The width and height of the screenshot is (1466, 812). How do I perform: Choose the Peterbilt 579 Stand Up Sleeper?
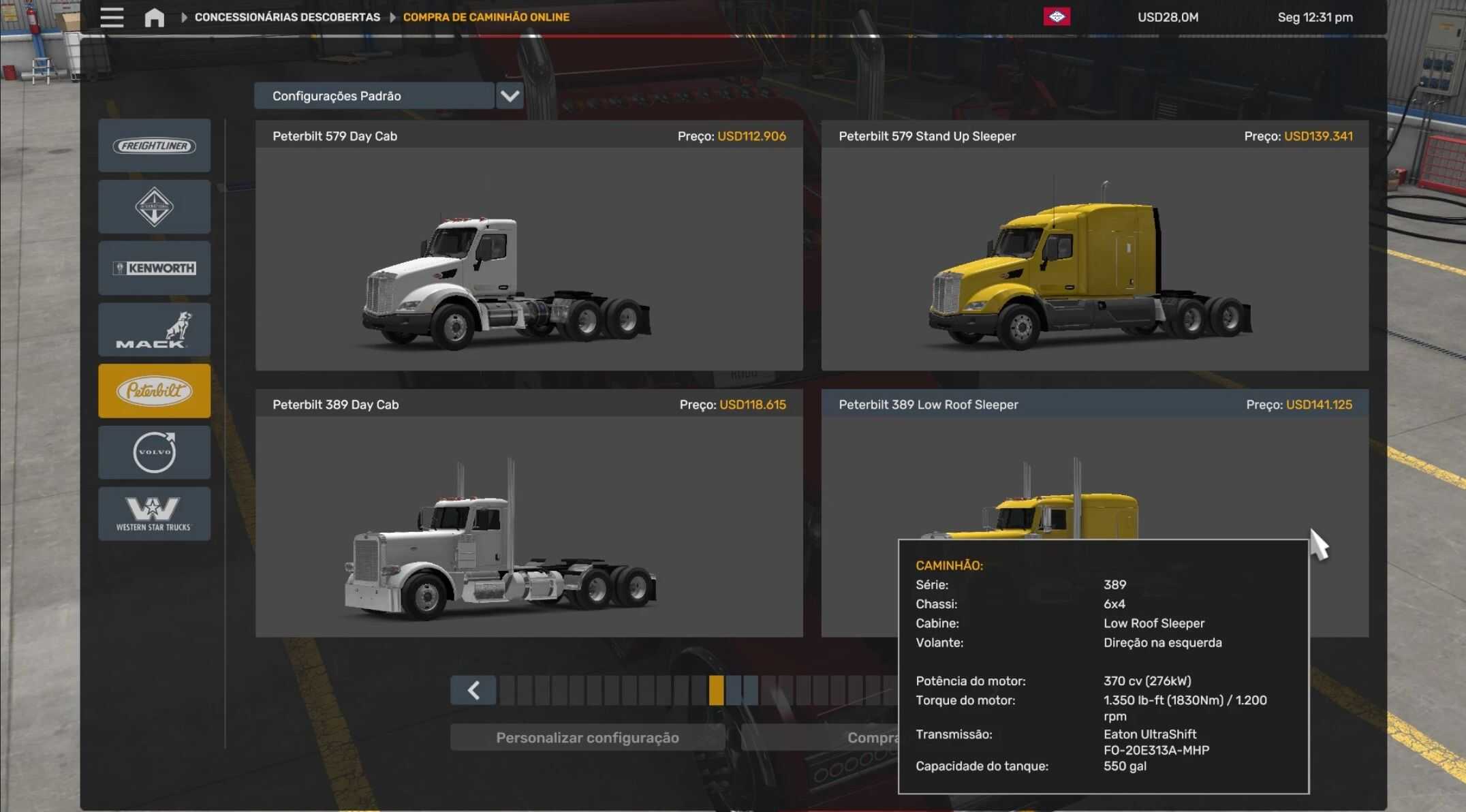coord(1094,259)
